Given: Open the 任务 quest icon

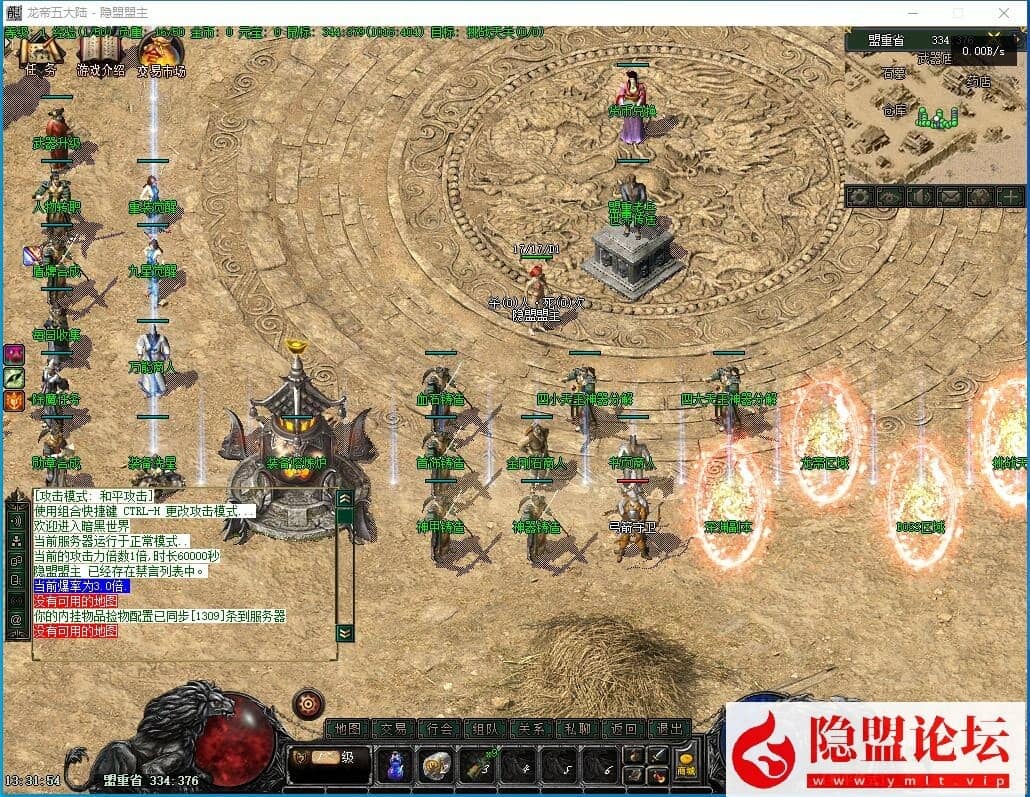Looking at the screenshot, I should pyautogui.click(x=41, y=54).
